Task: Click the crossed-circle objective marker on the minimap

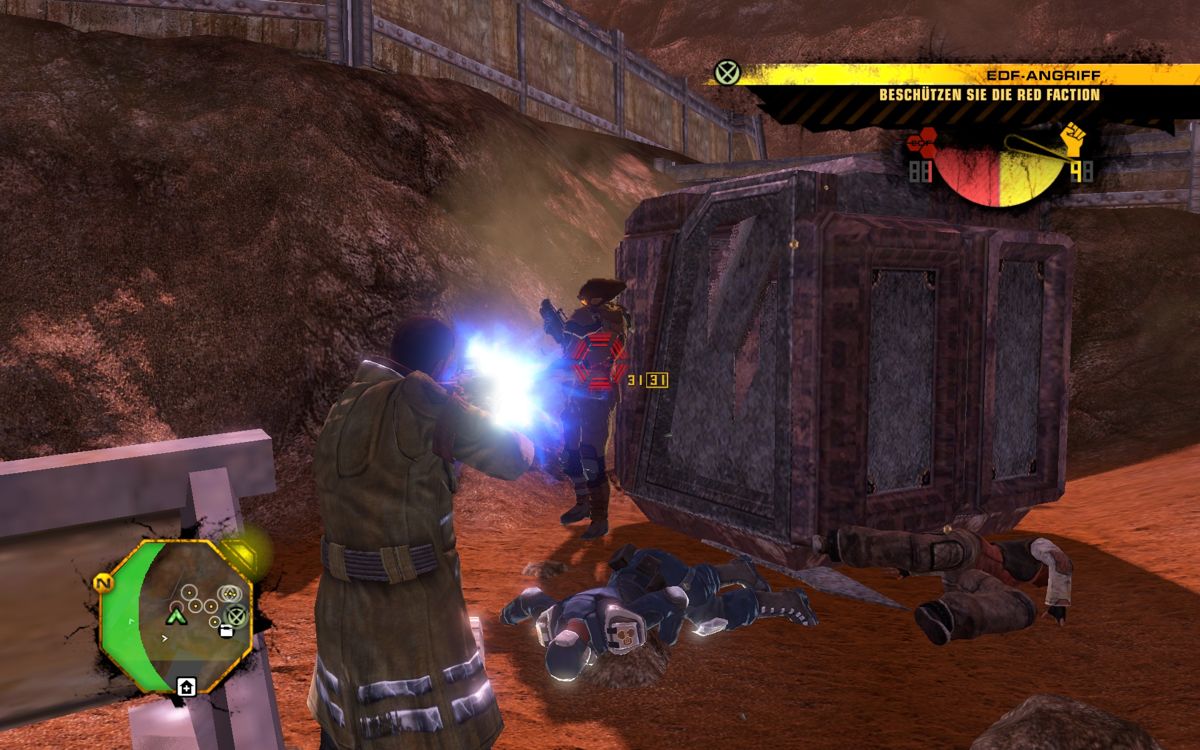Action: coord(236,616)
